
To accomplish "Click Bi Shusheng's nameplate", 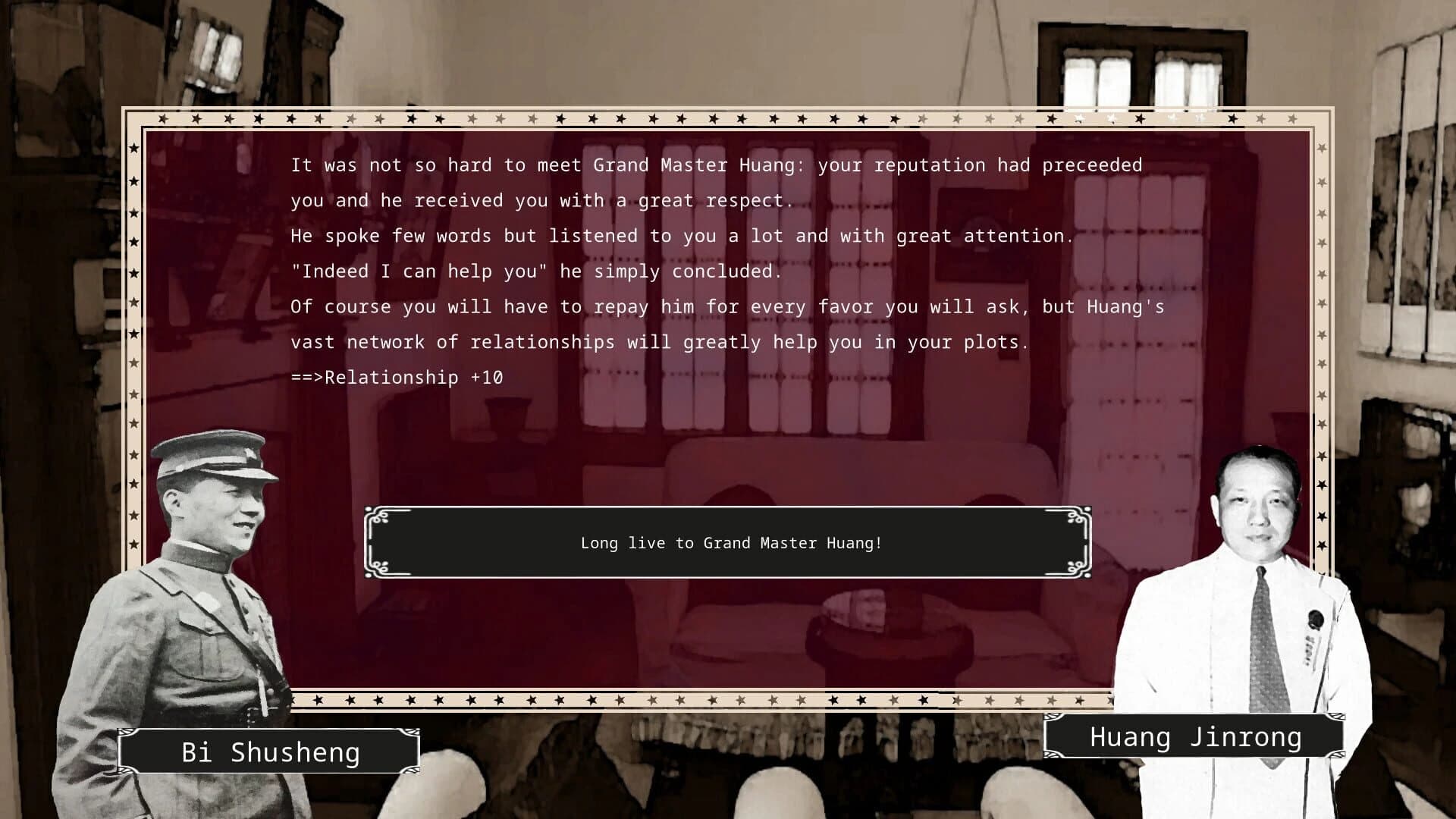I will pyautogui.click(x=271, y=752).
